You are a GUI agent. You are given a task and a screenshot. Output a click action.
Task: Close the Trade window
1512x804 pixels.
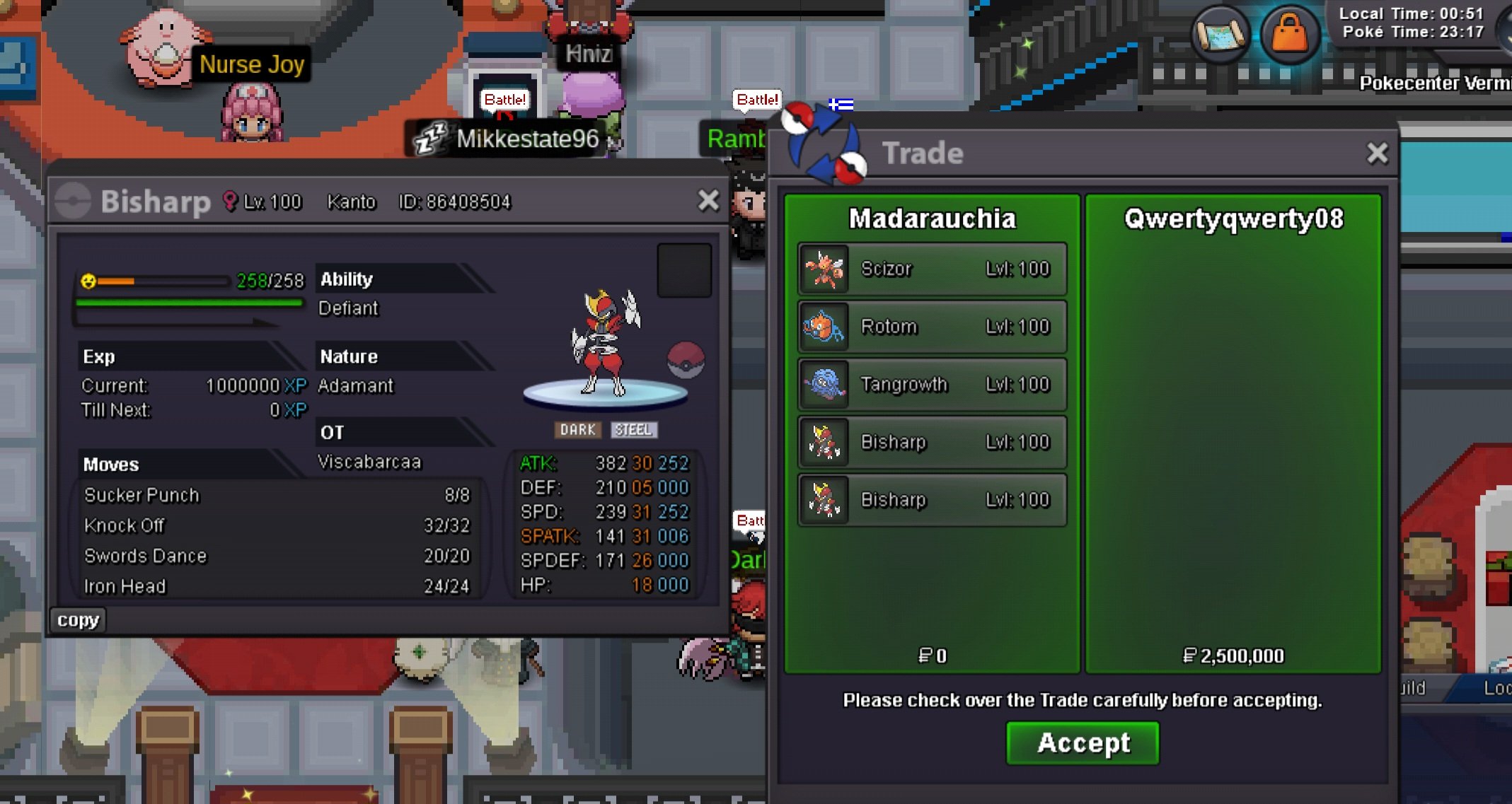[x=1377, y=153]
